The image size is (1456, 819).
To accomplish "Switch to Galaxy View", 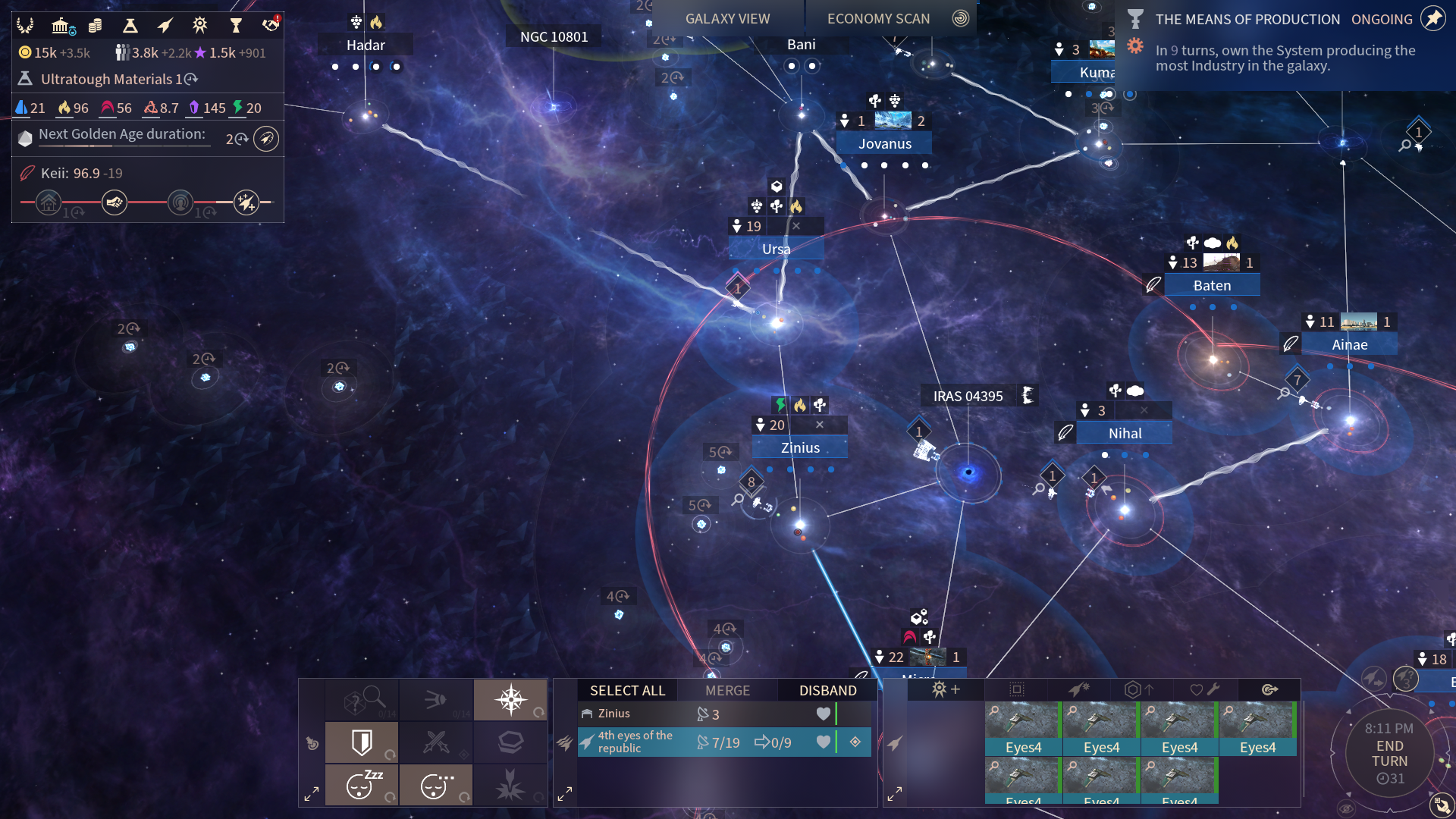I will click(x=726, y=19).
